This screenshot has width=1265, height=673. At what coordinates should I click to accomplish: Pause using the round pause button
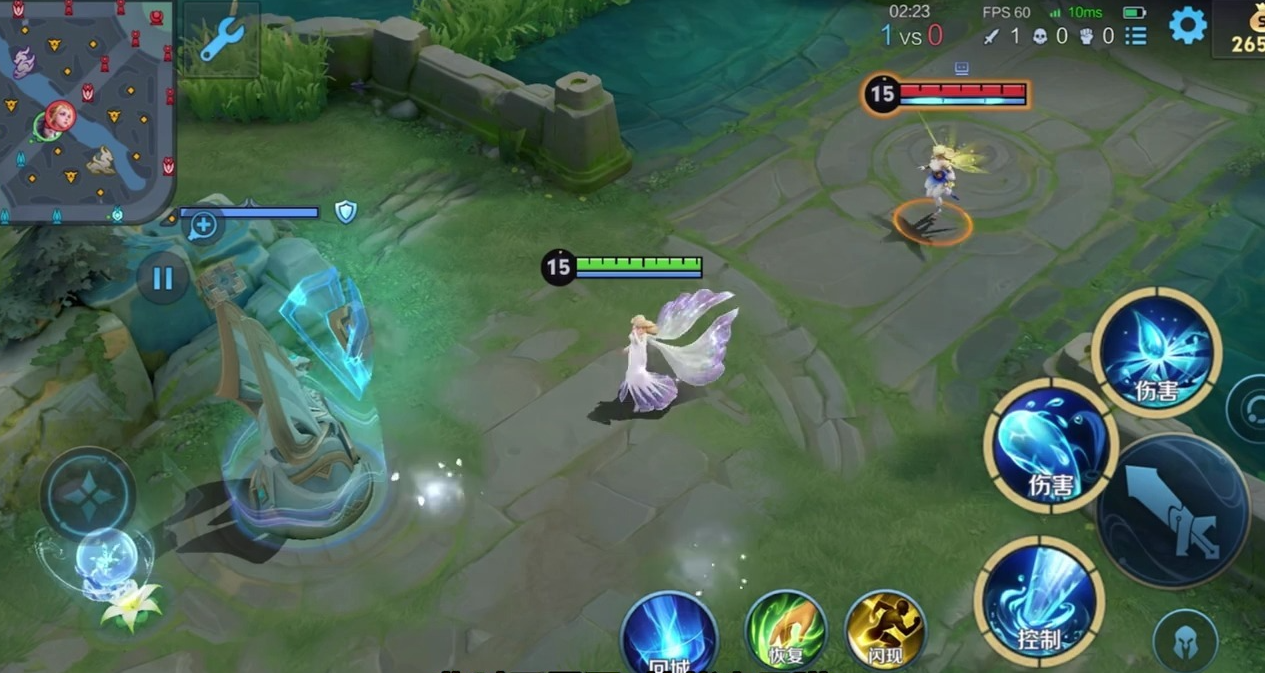coord(162,278)
